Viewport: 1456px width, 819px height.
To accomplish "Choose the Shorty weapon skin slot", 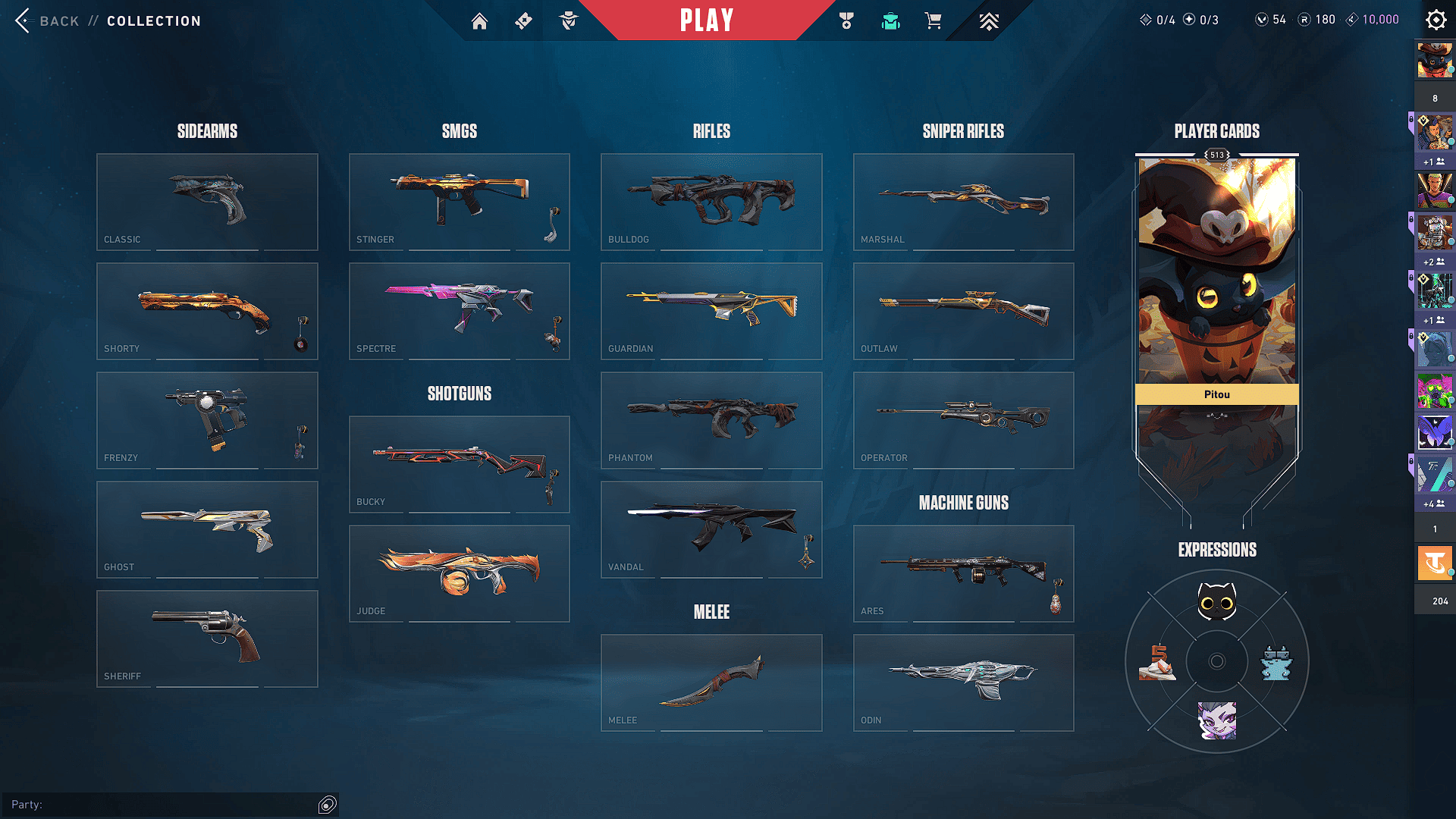I will click(207, 311).
